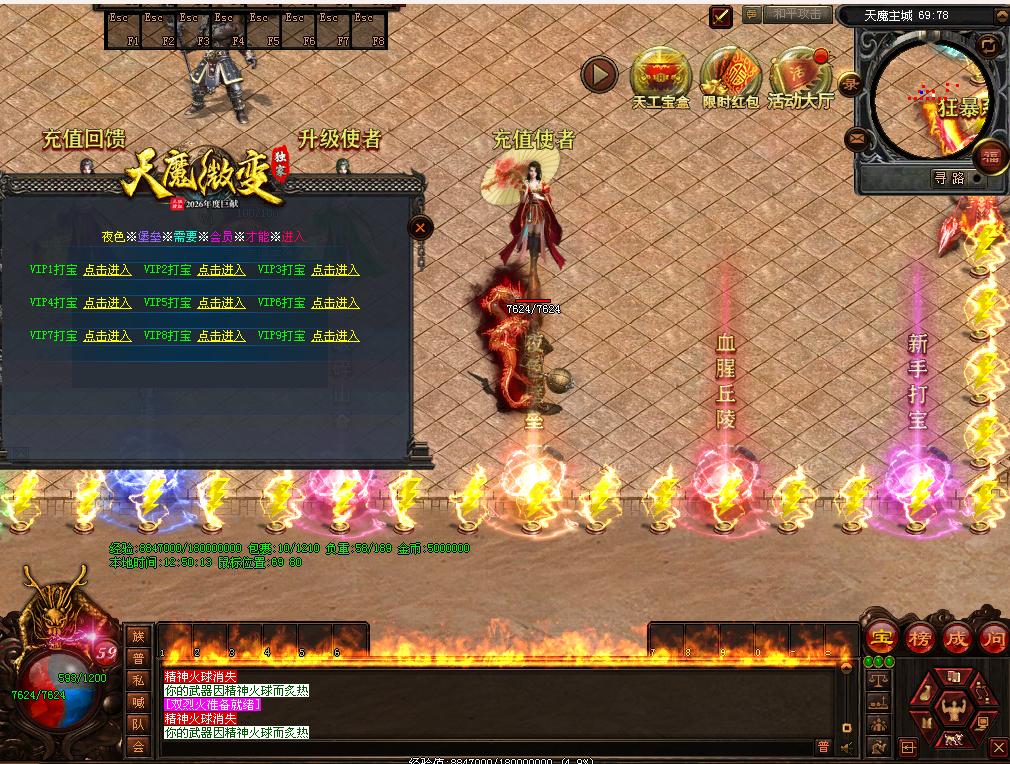Enter the VIP1打宝 map via 点击进入
The height and width of the screenshot is (764, 1010).
tap(107, 270)
